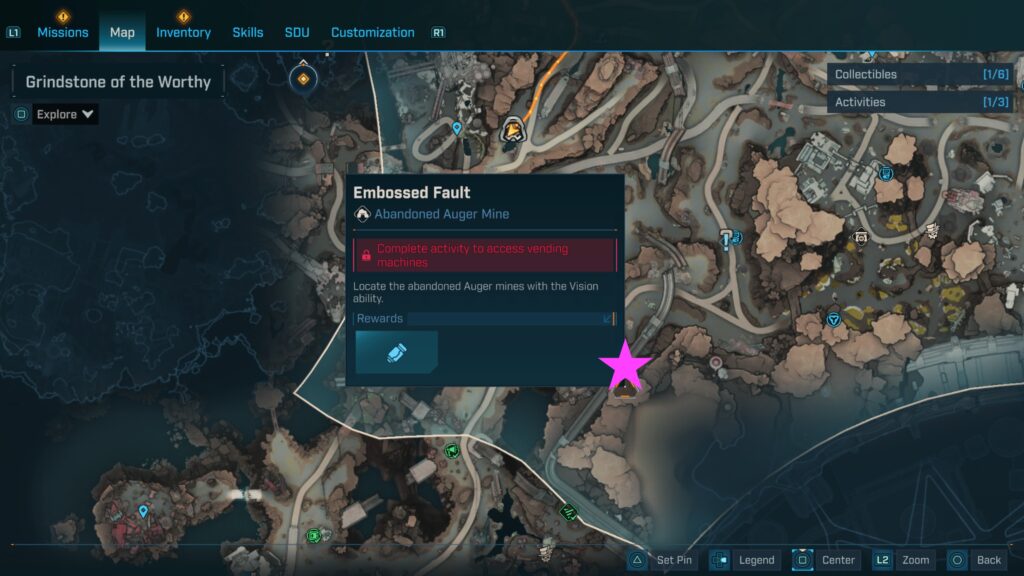This screenshot has width=1024, height=576.
Task: Select the rewards item tile in tooltip
Action: tap(396, 352)
